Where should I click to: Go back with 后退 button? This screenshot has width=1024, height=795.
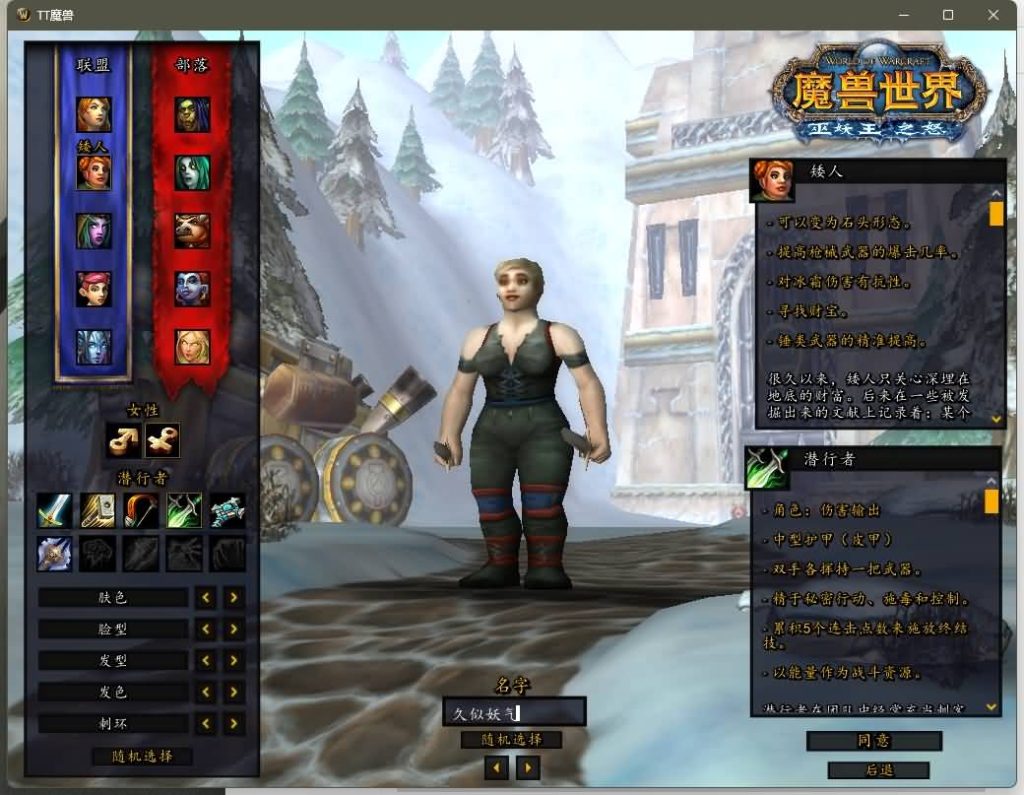click(878, 770)
